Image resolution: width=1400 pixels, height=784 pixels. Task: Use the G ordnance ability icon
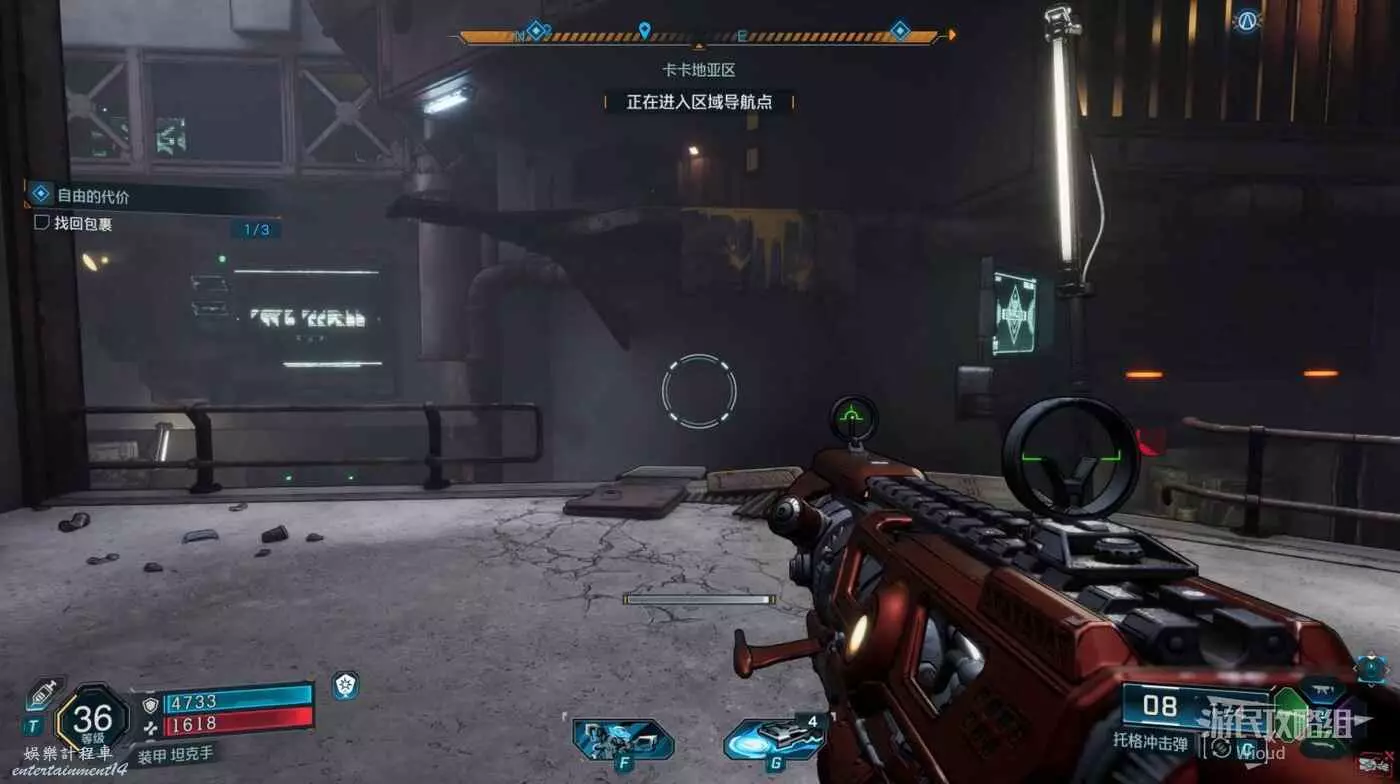(x=774, y=740)
